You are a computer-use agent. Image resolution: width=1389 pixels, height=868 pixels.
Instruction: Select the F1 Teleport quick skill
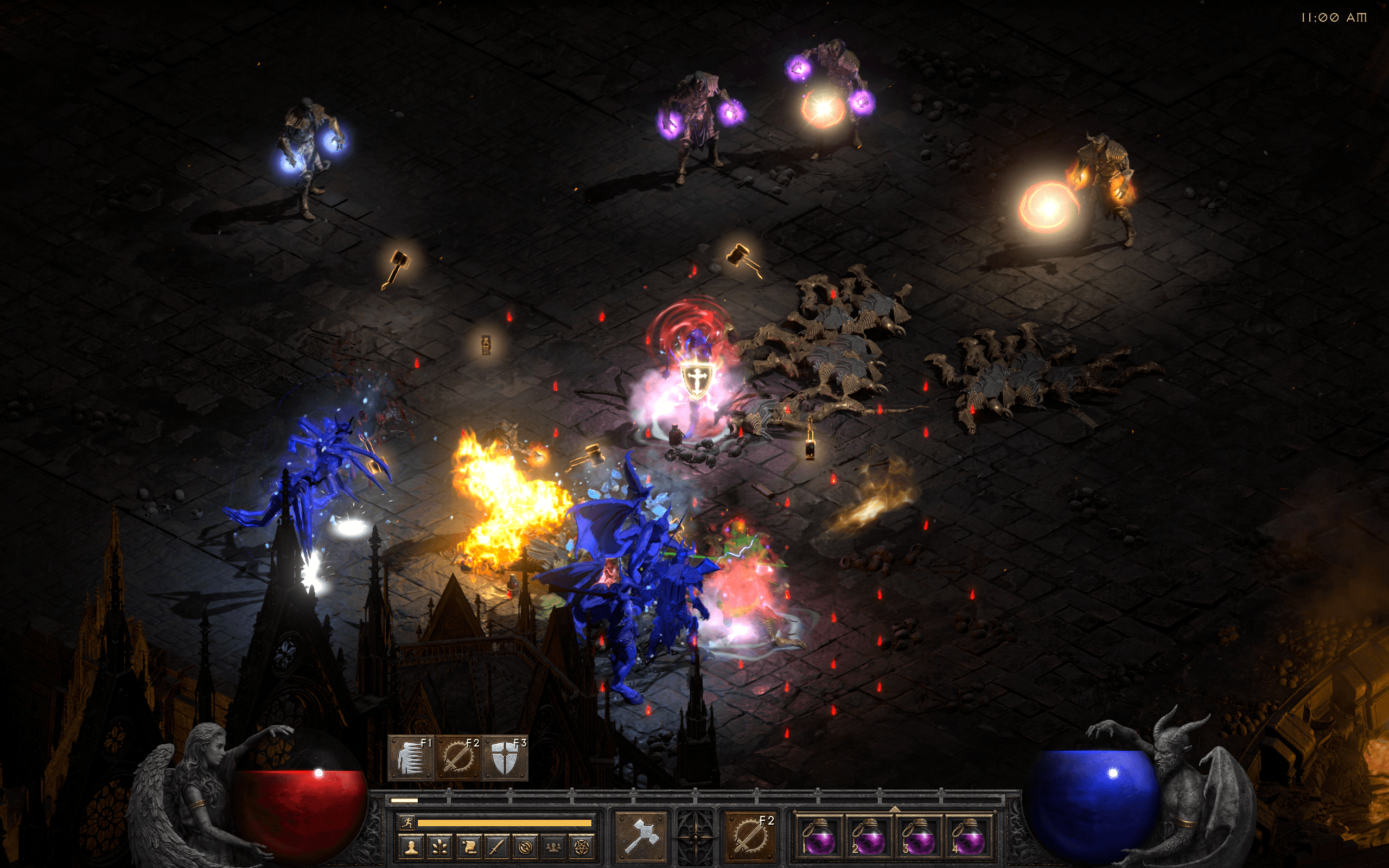(411, 758)
